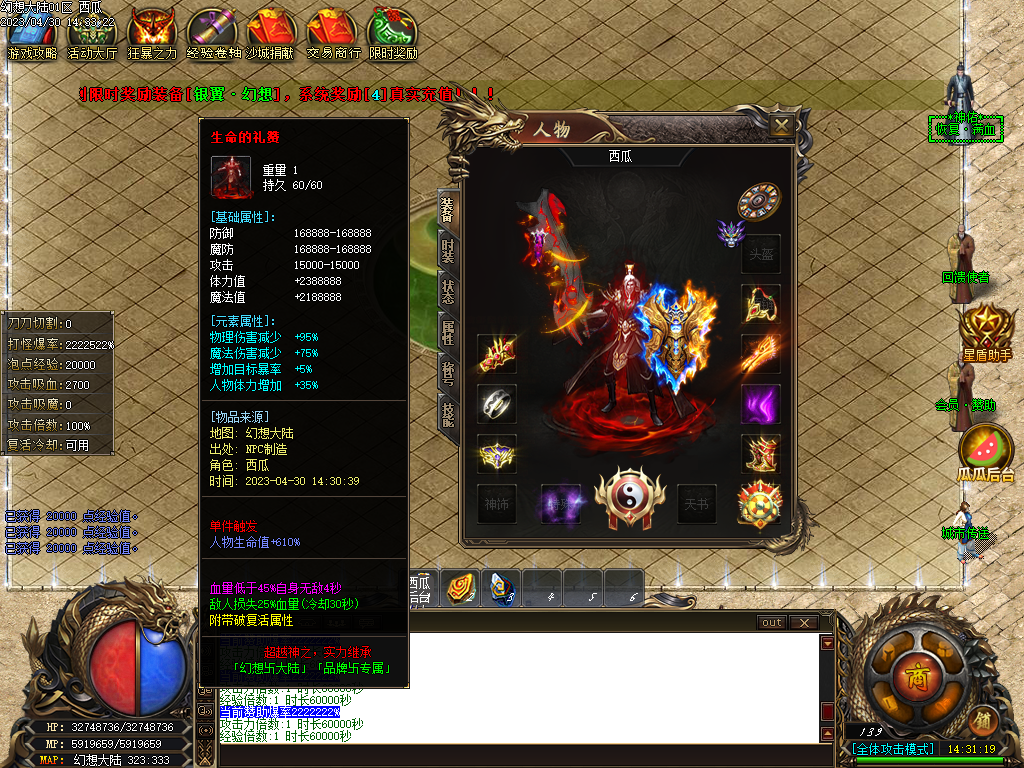The height and width of the screenshot is (768, 1024).
Task: Select the silver ring equipment slot
Action: (x=496, y=404)
